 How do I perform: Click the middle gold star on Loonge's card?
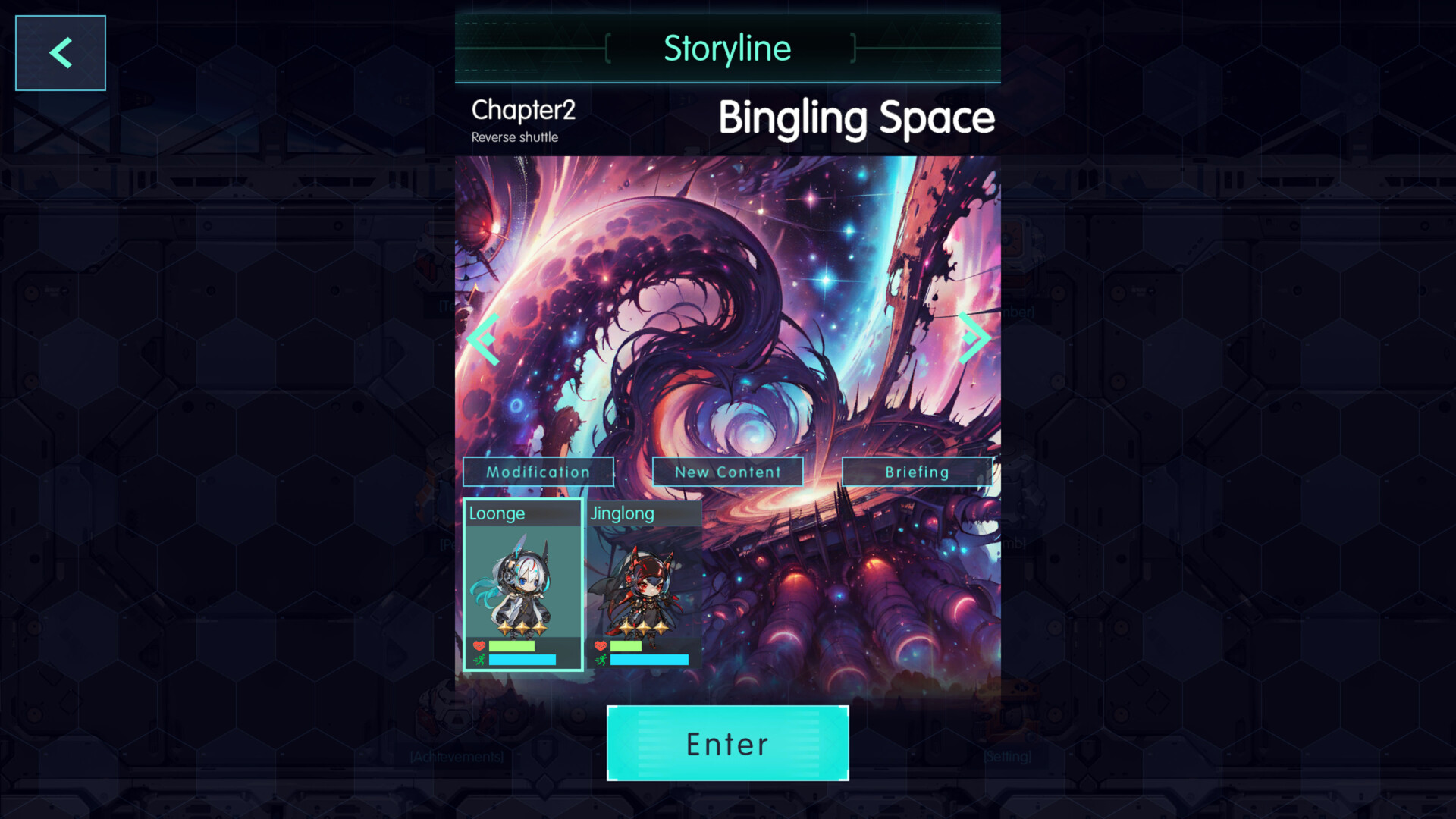[x=522, y=628]
